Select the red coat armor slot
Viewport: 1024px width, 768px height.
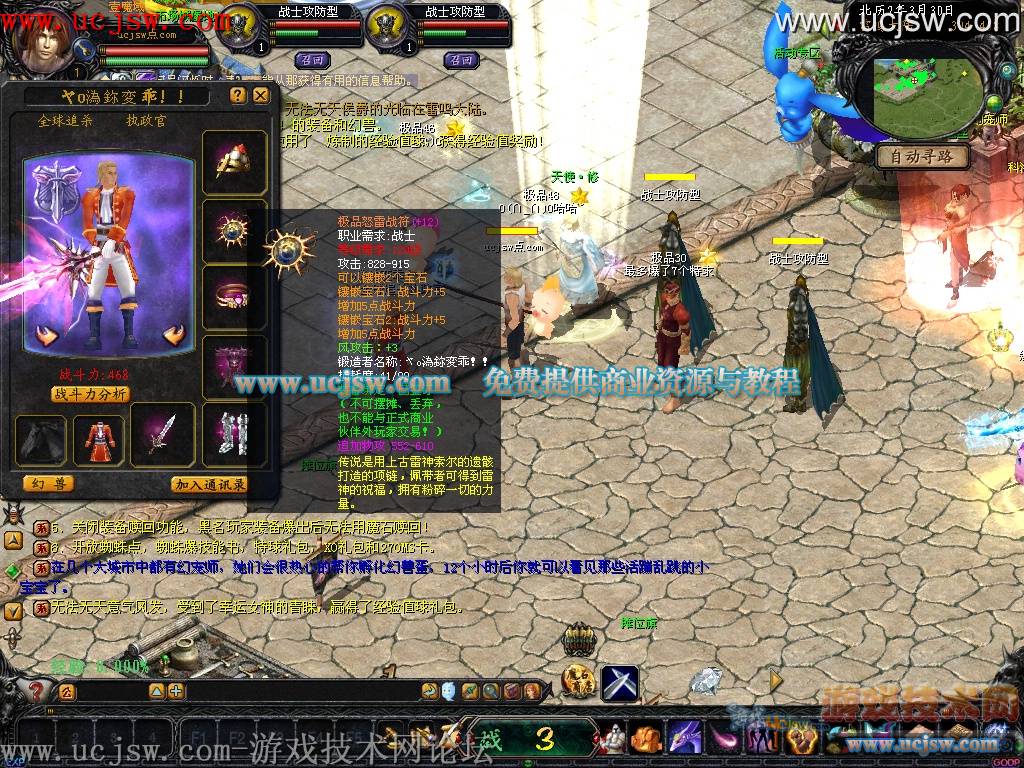[99, 439]
